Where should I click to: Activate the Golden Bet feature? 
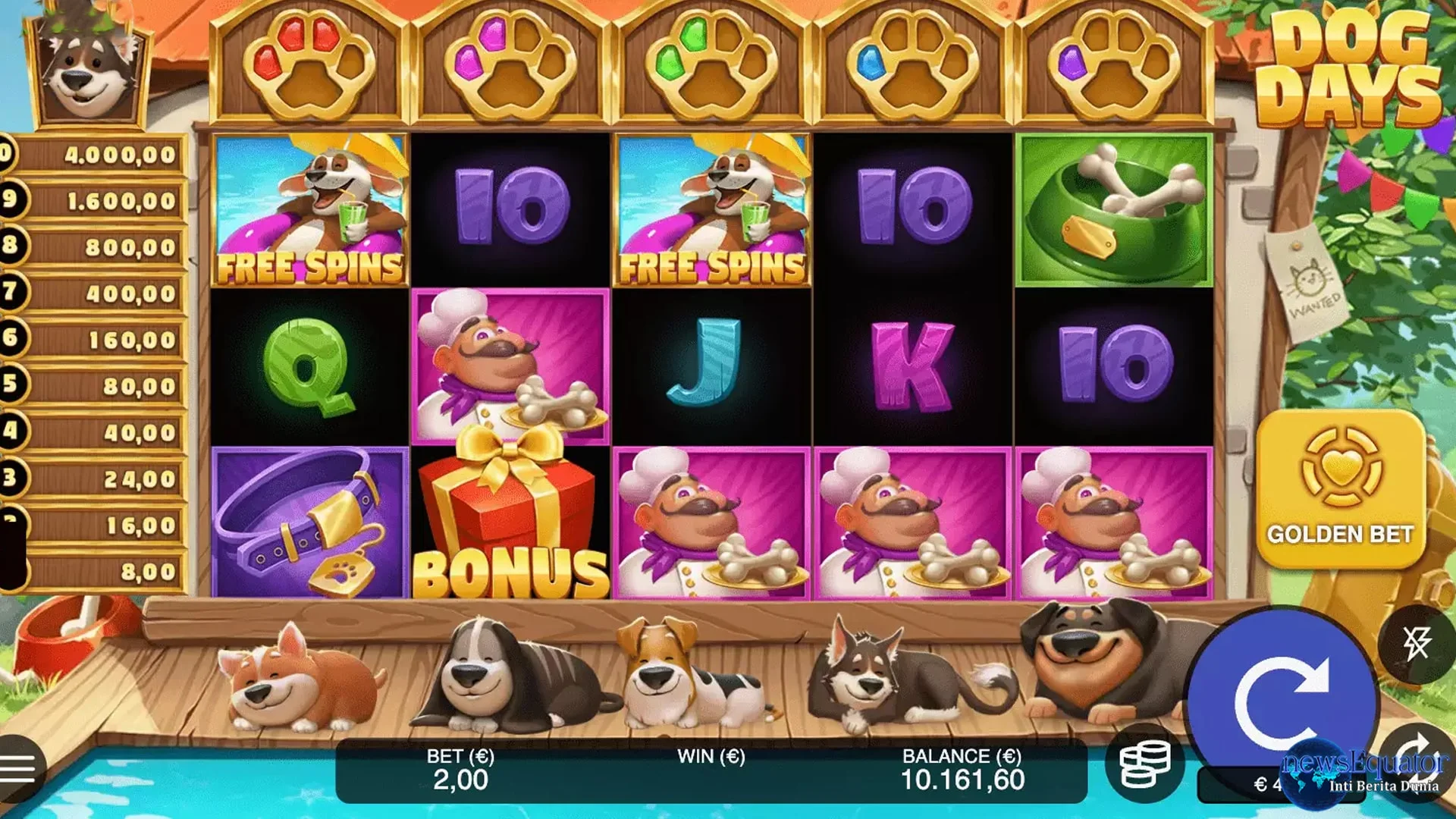click(1340, 490)
